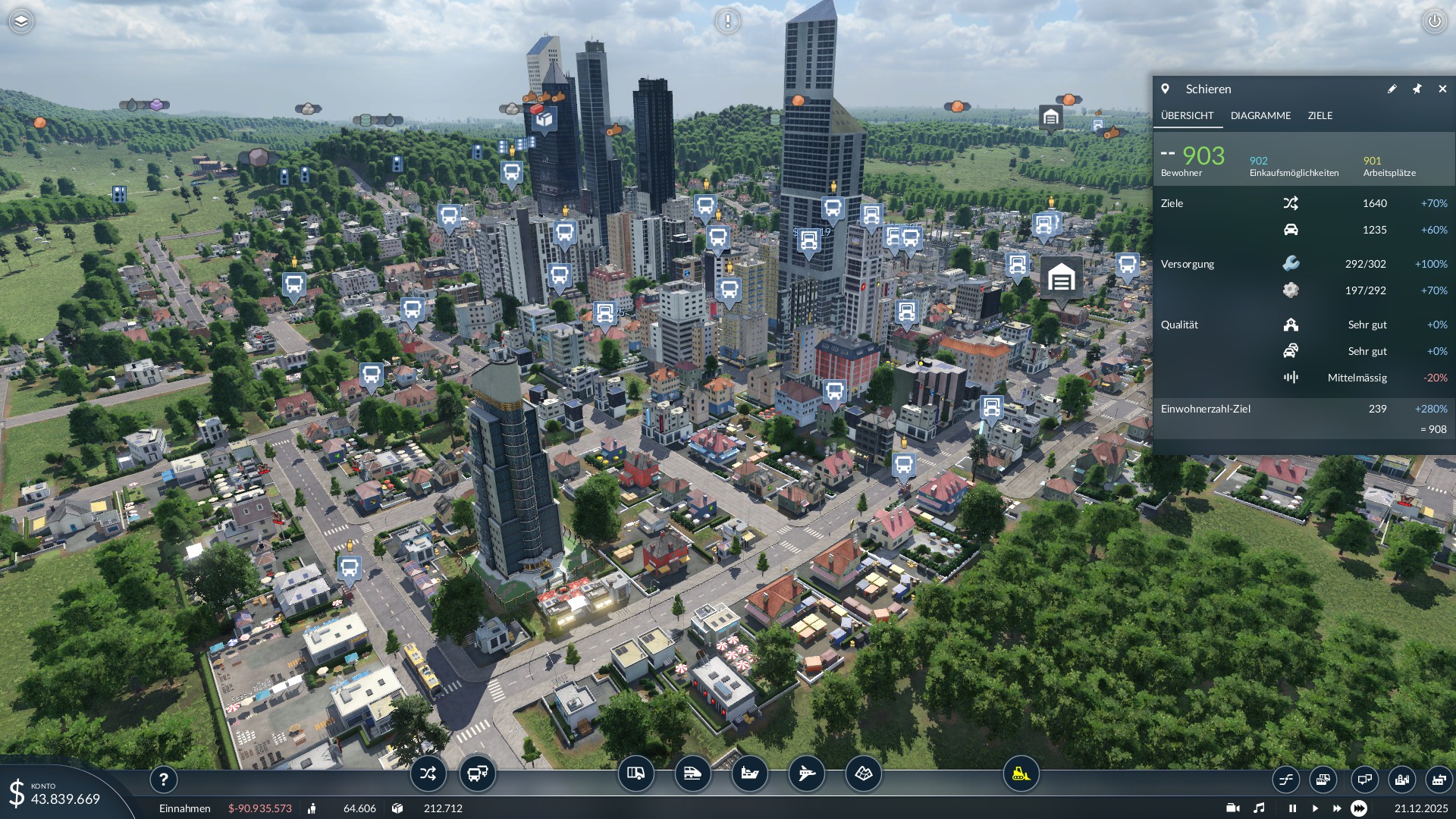This screenshot has width=1456, height=819.
Task: Set game speed to normal play
Action: coord(1315,808)
